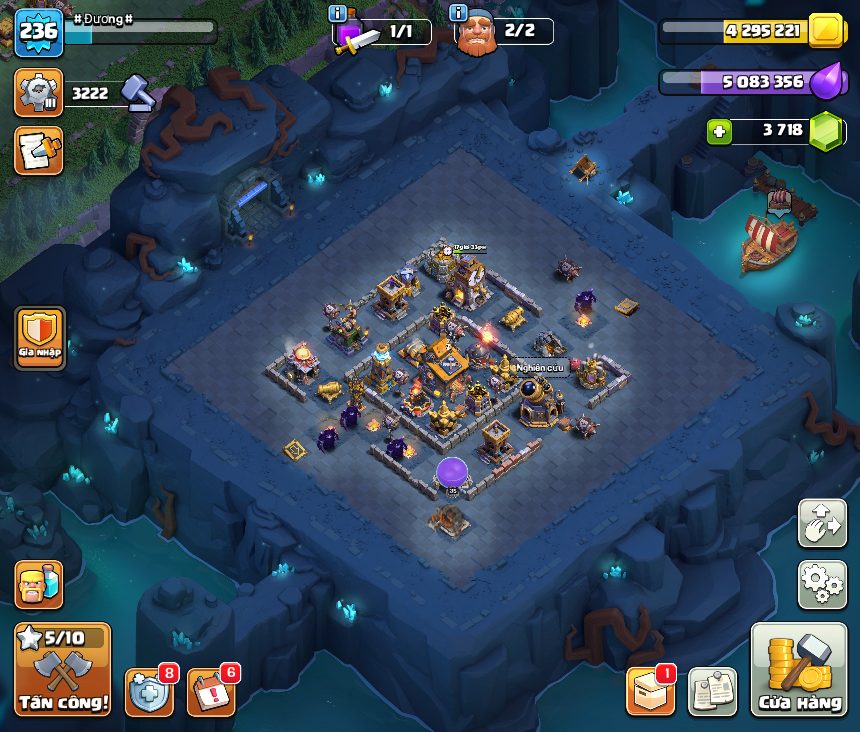Add gems with the green plus

pos(718,131)
